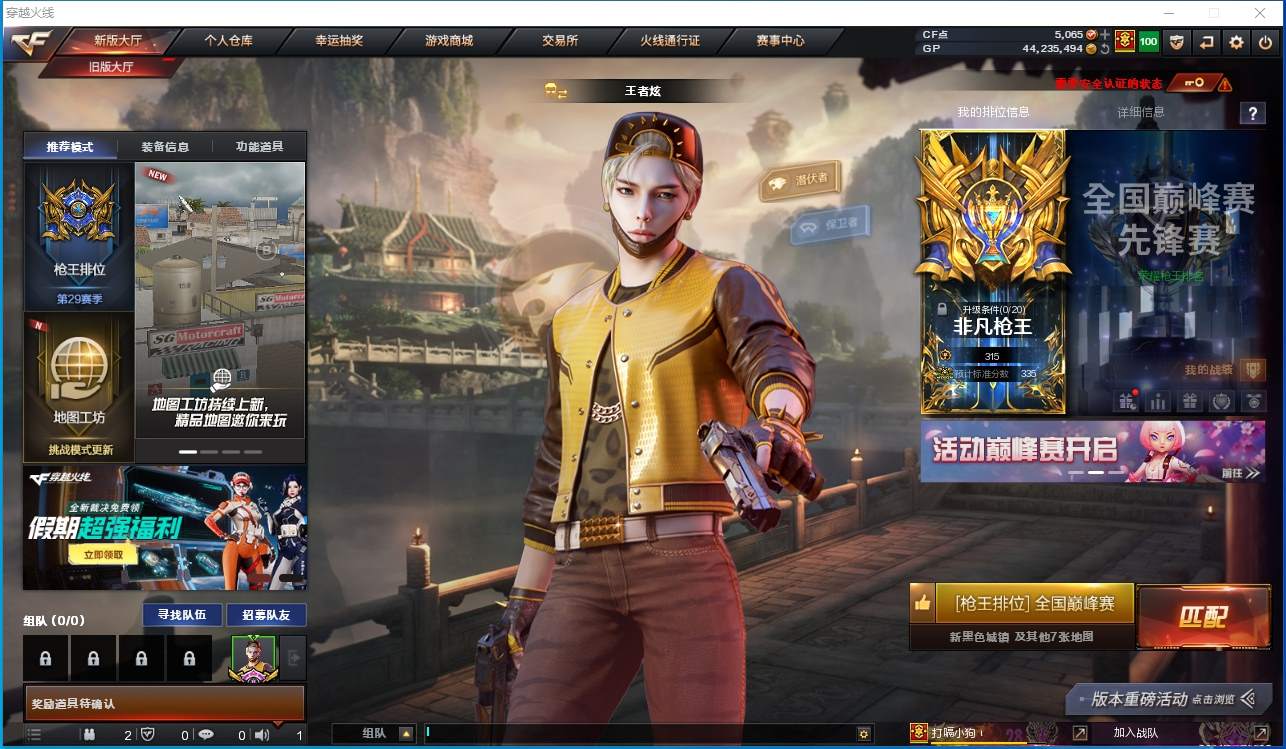The height and width of the screenshot is (749, 1286).
Task: Open the 个人仓库 menu
Action: click(228, 41)
